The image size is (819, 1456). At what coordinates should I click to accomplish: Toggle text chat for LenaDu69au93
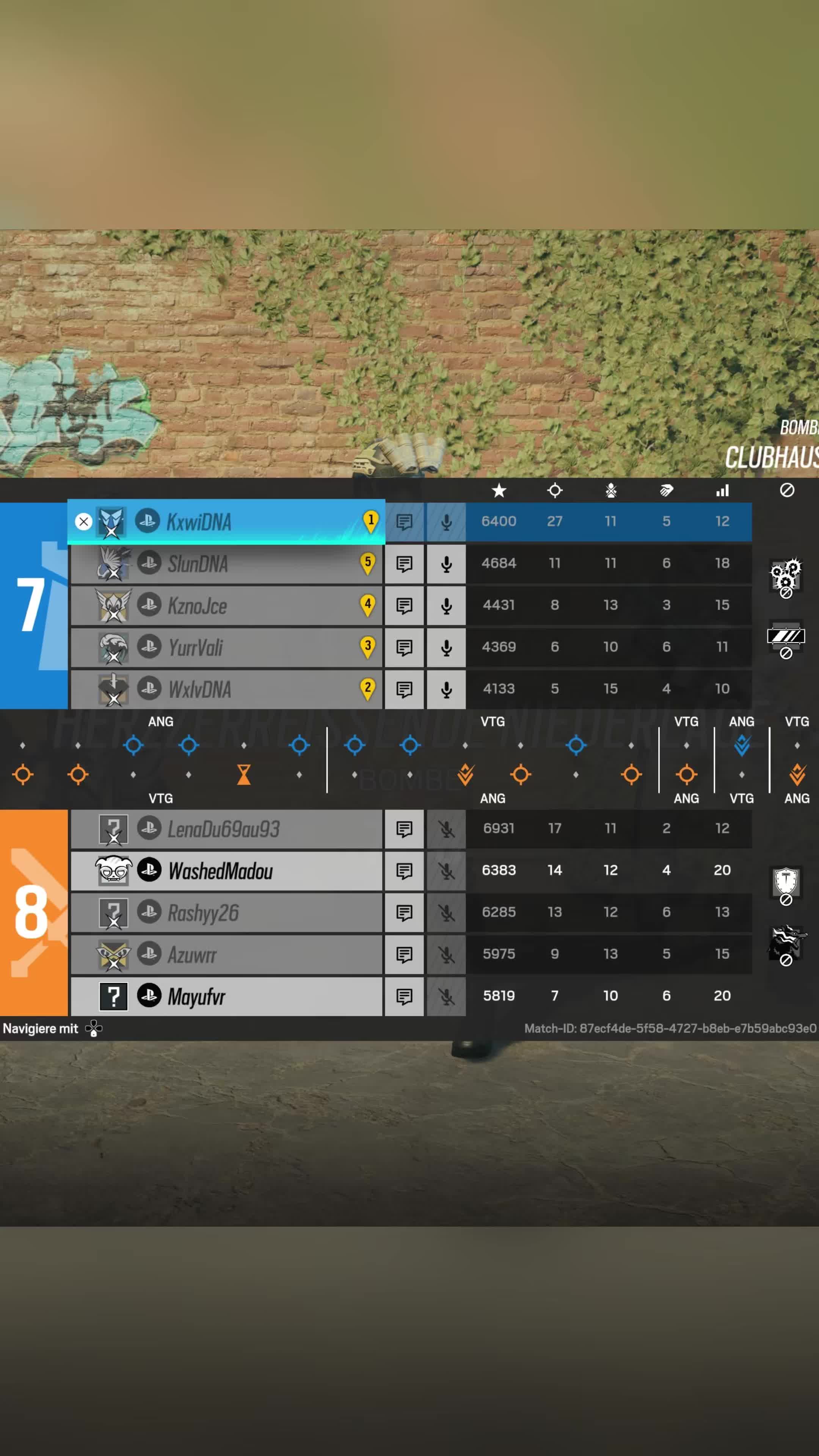click(404, 829)
